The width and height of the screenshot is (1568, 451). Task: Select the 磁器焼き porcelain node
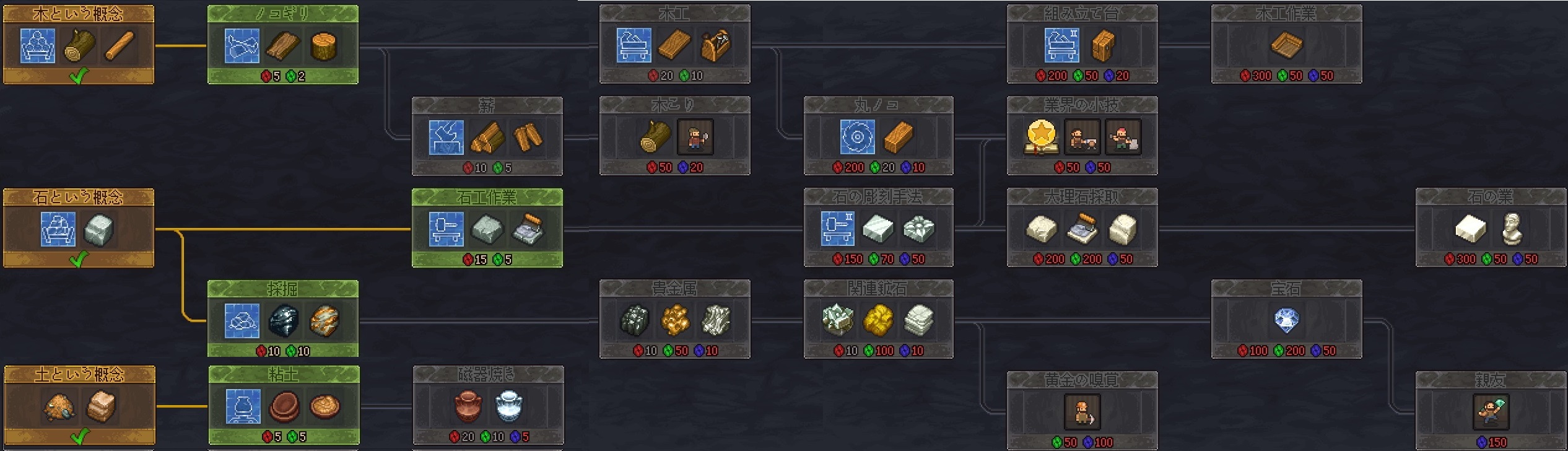(x=488, y=406)
